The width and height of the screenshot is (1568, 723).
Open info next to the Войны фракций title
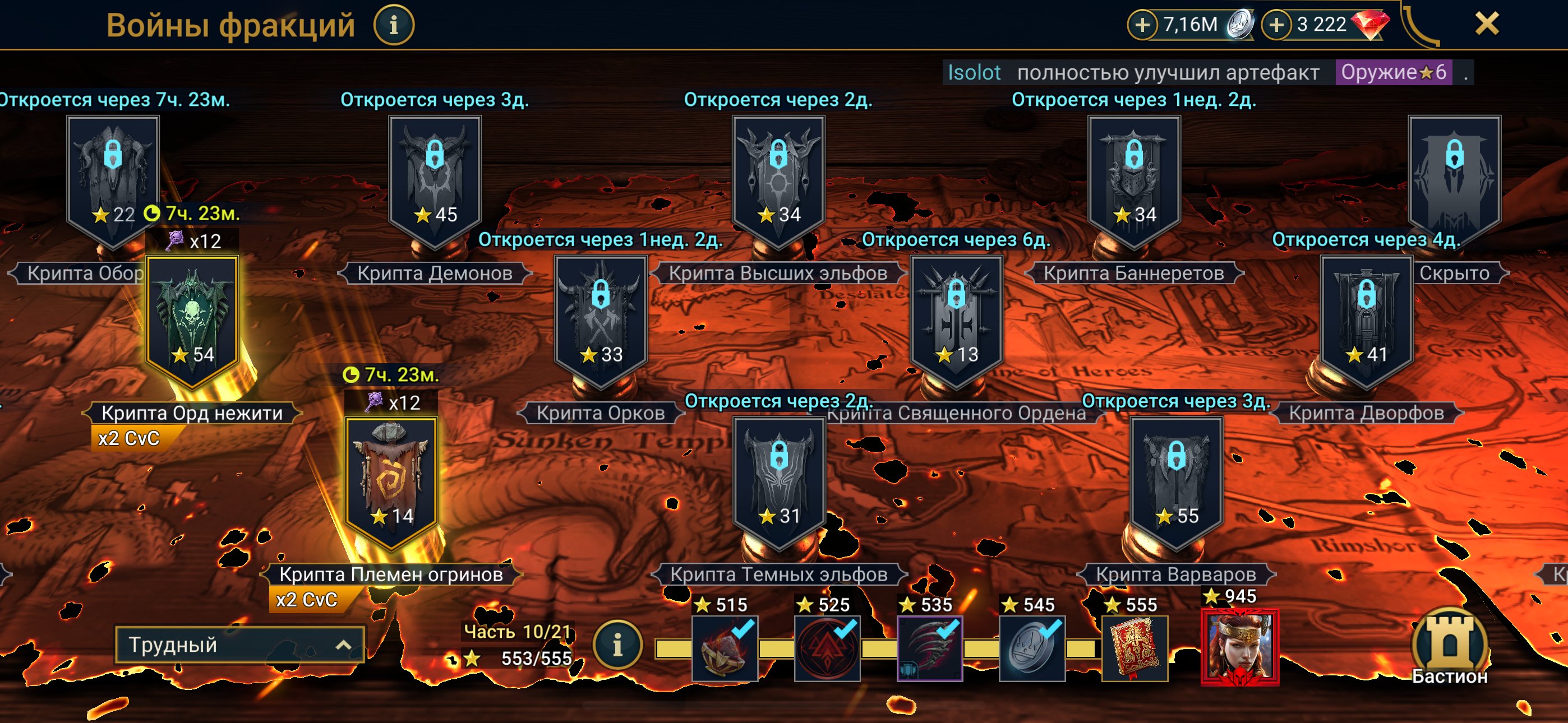[x=393, y=26]
